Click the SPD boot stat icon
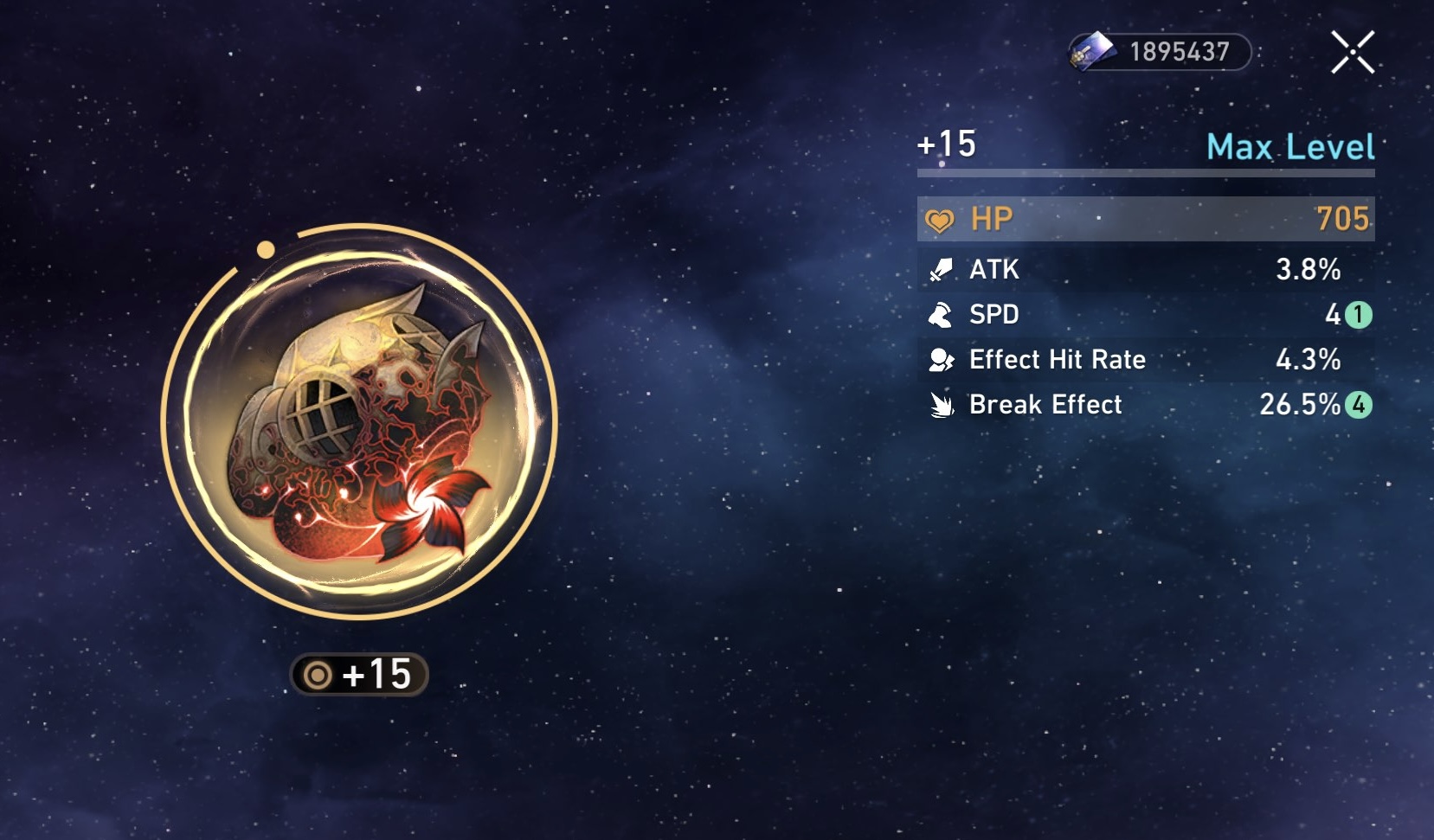This screenshot has height=840, width=1434. click(943, 315)
